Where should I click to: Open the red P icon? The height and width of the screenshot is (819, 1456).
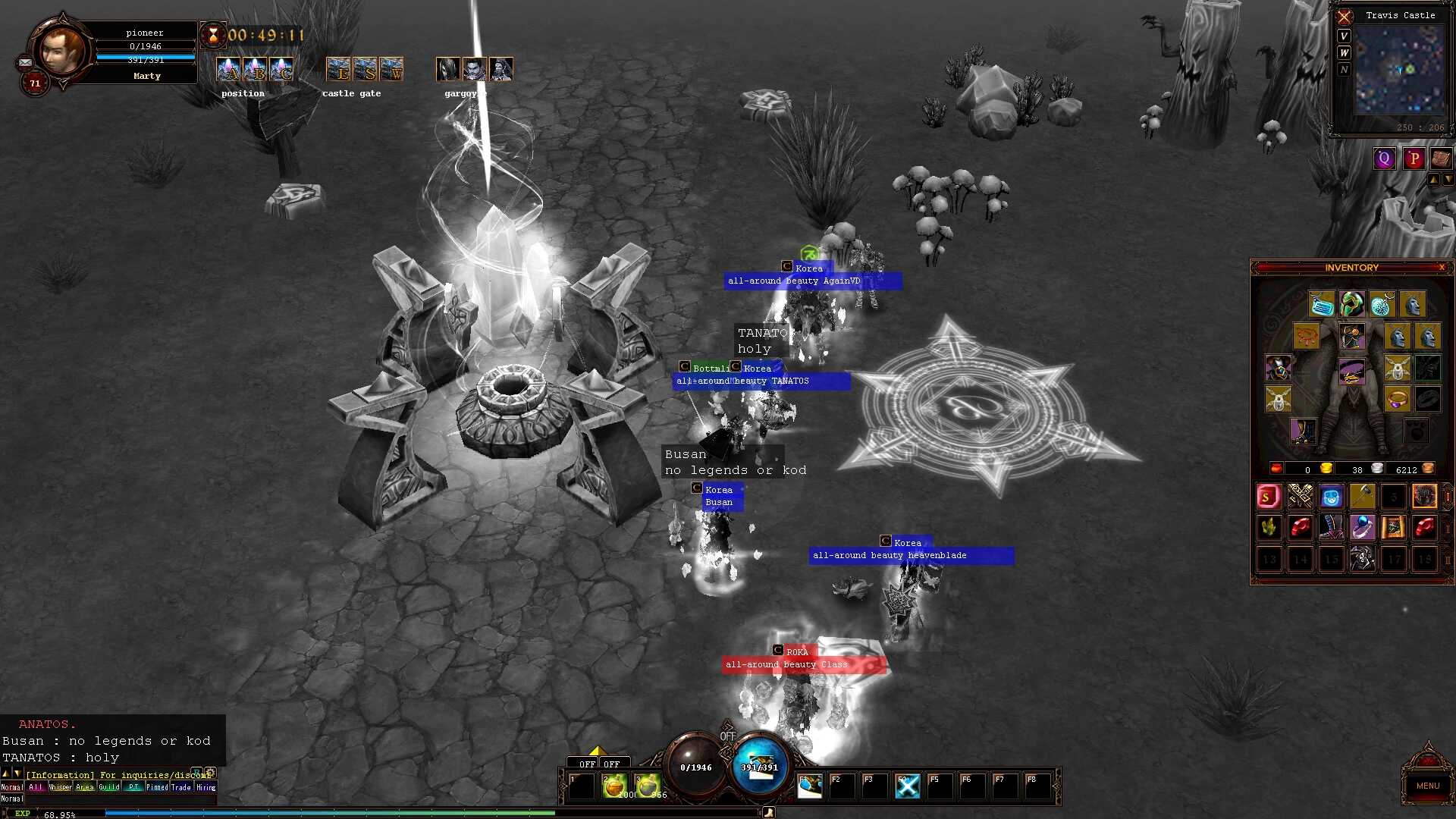coord(1414,158)
